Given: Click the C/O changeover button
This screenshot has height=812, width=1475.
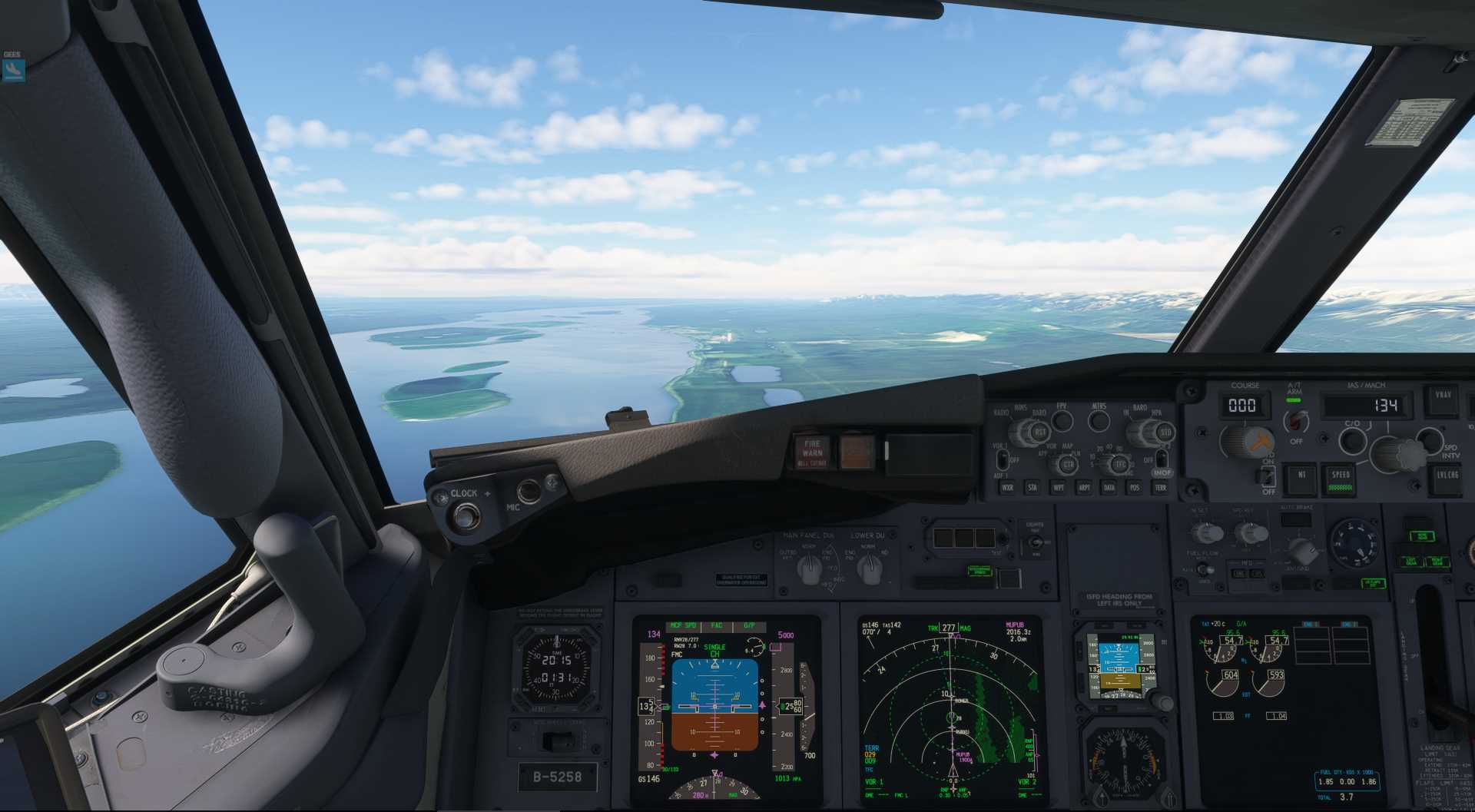Looking at the screenshot, I should (1351, 439).
